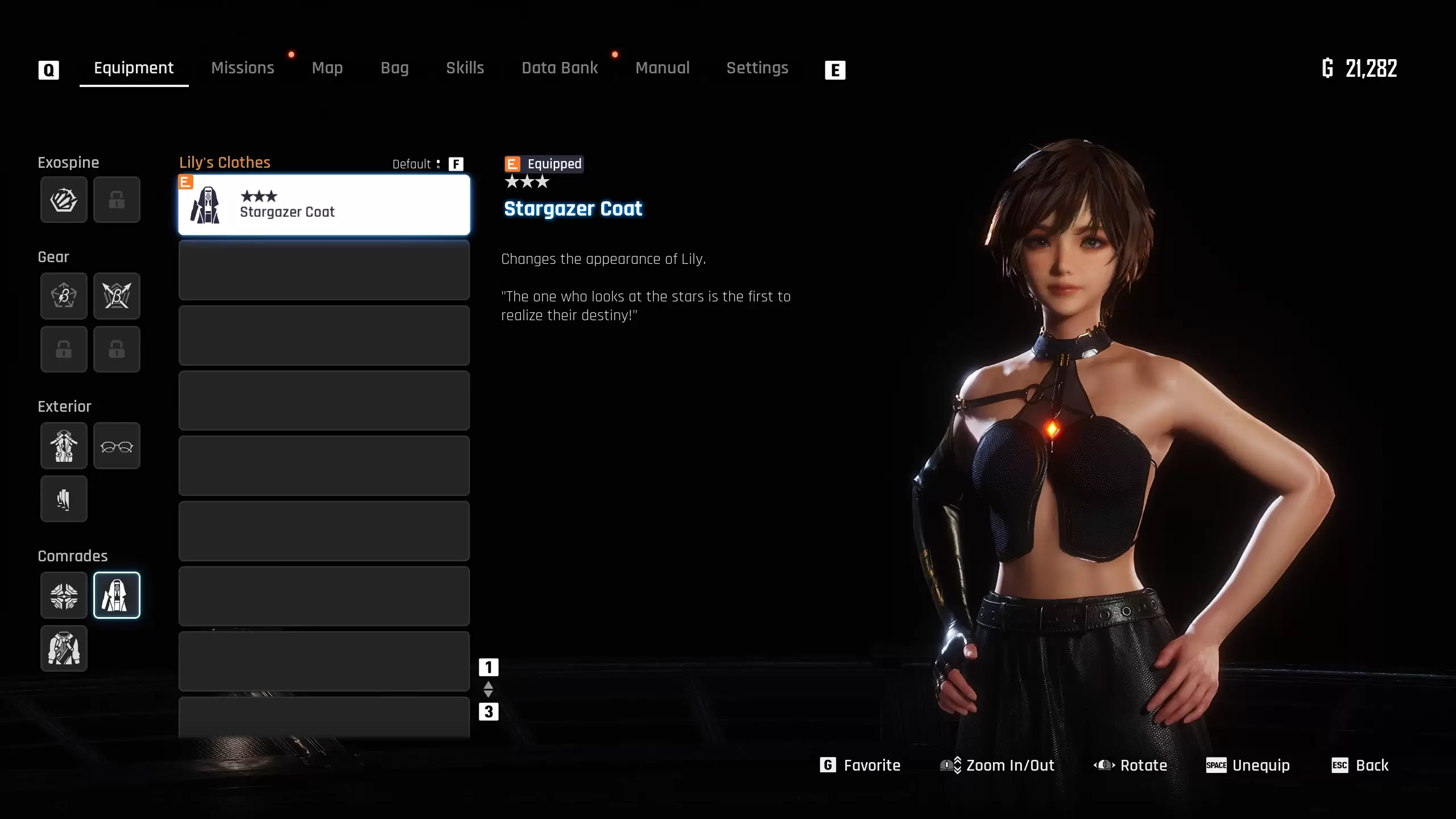The image size is (1456, 819).
Task: Select the Exterior outfit suit slot
Action: (x=64, y=445)
